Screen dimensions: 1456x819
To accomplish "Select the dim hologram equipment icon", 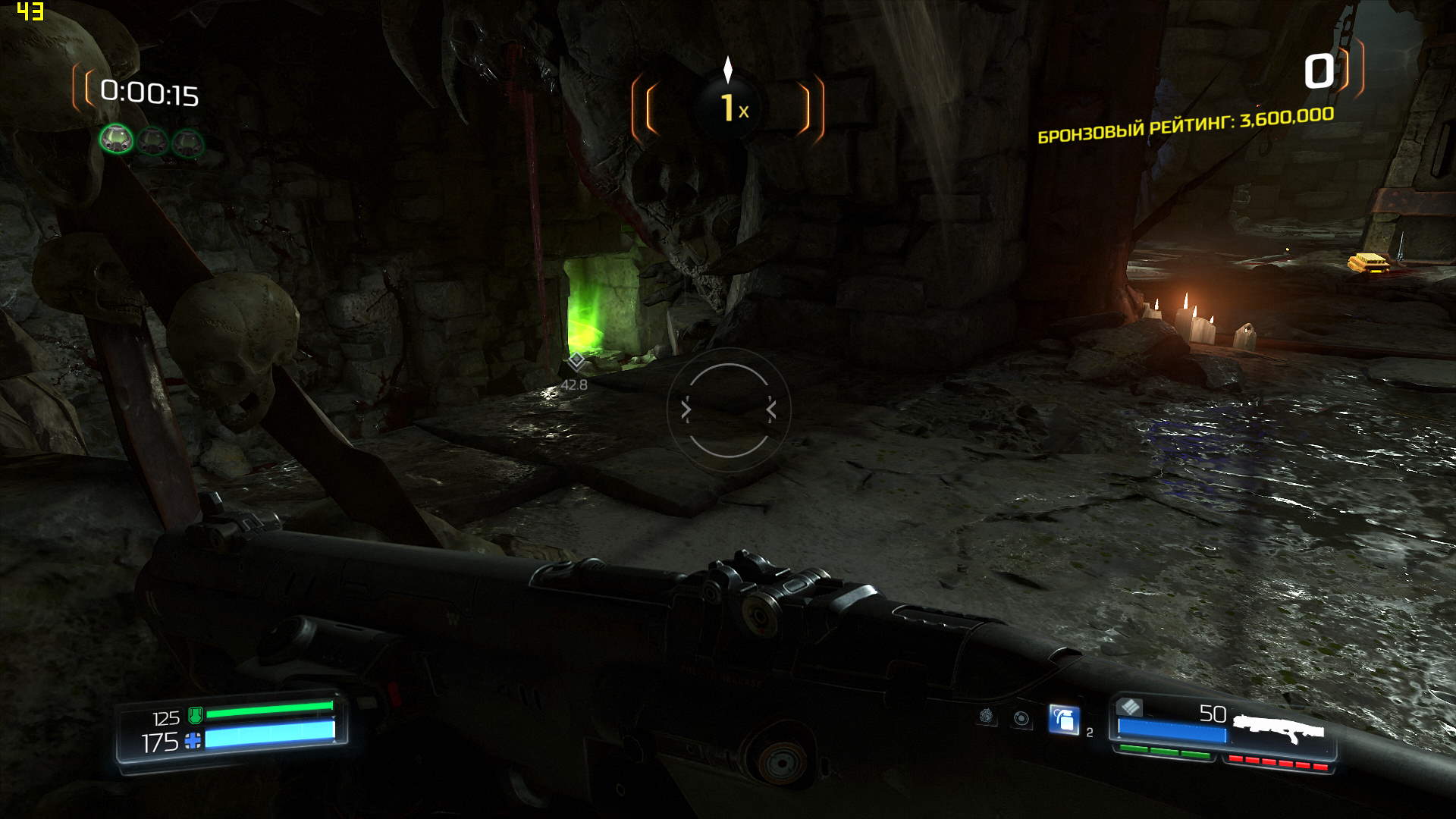I will point(986,717).
